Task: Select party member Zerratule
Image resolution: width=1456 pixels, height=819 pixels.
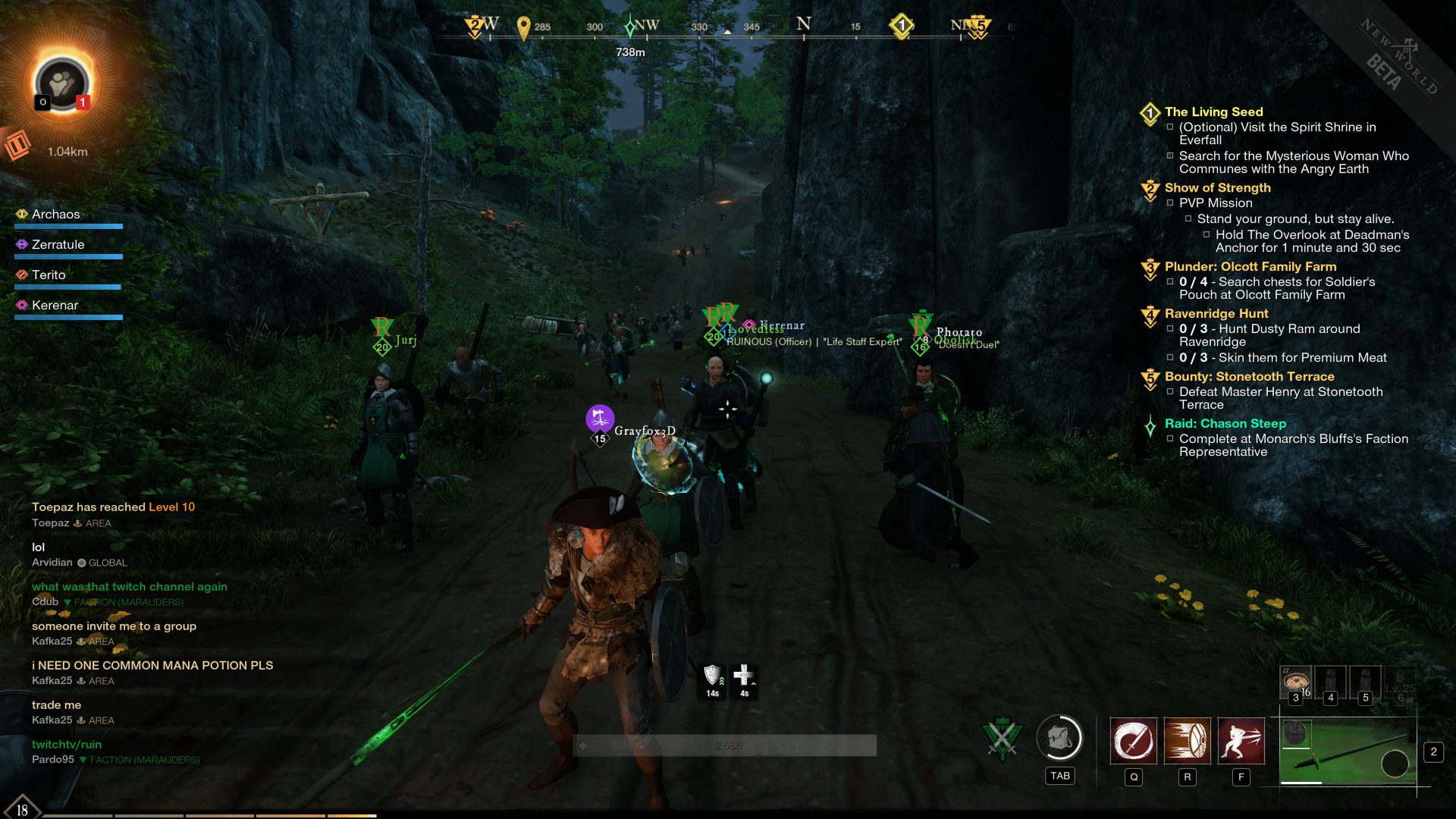Action: (58, 245)
